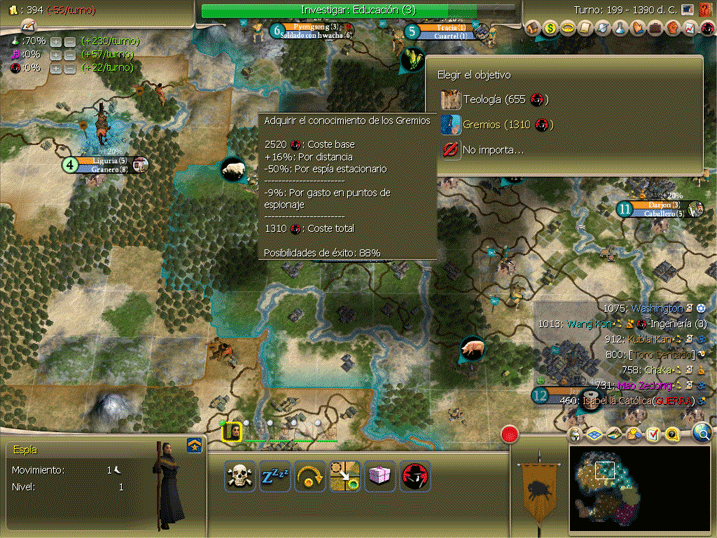The width and height of the screenshot is (717, 538).
Task: Click the magnifier globe-view button above minimap
Action: (704, 433)
